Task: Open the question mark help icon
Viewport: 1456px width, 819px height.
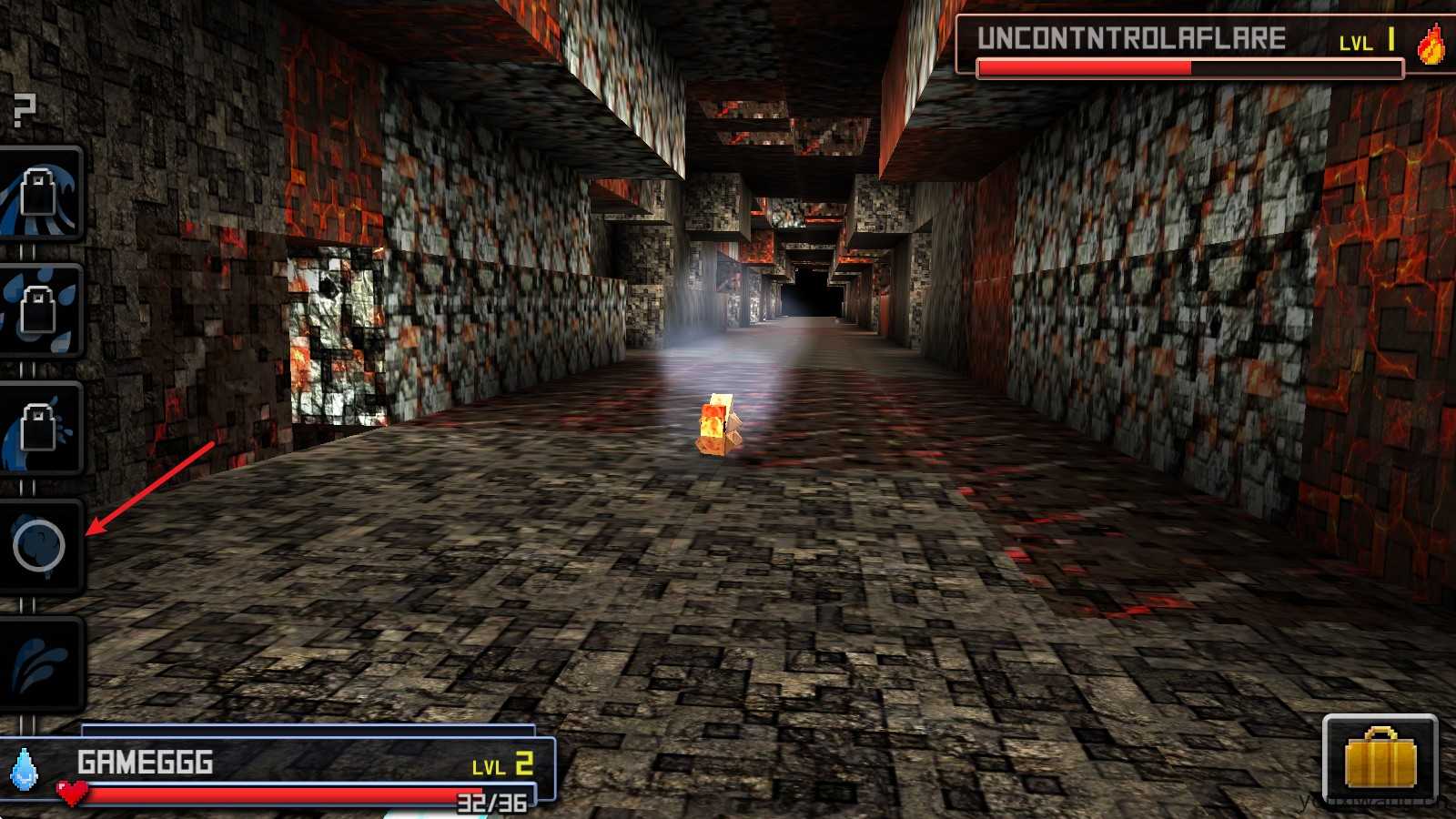Action: click(25, 110)
